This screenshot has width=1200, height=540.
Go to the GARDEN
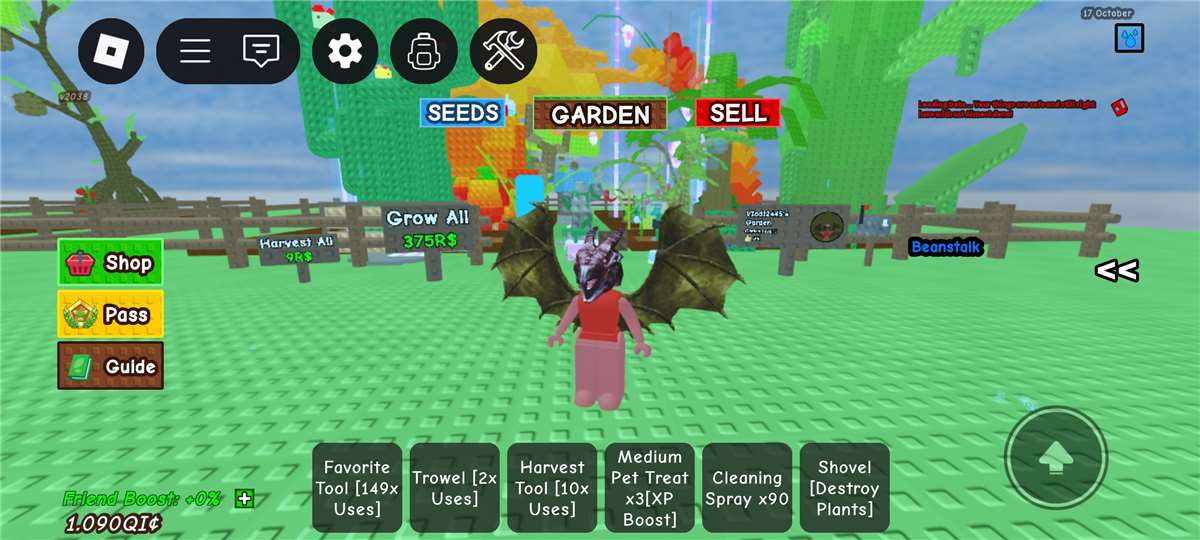[x=600, y=115]
